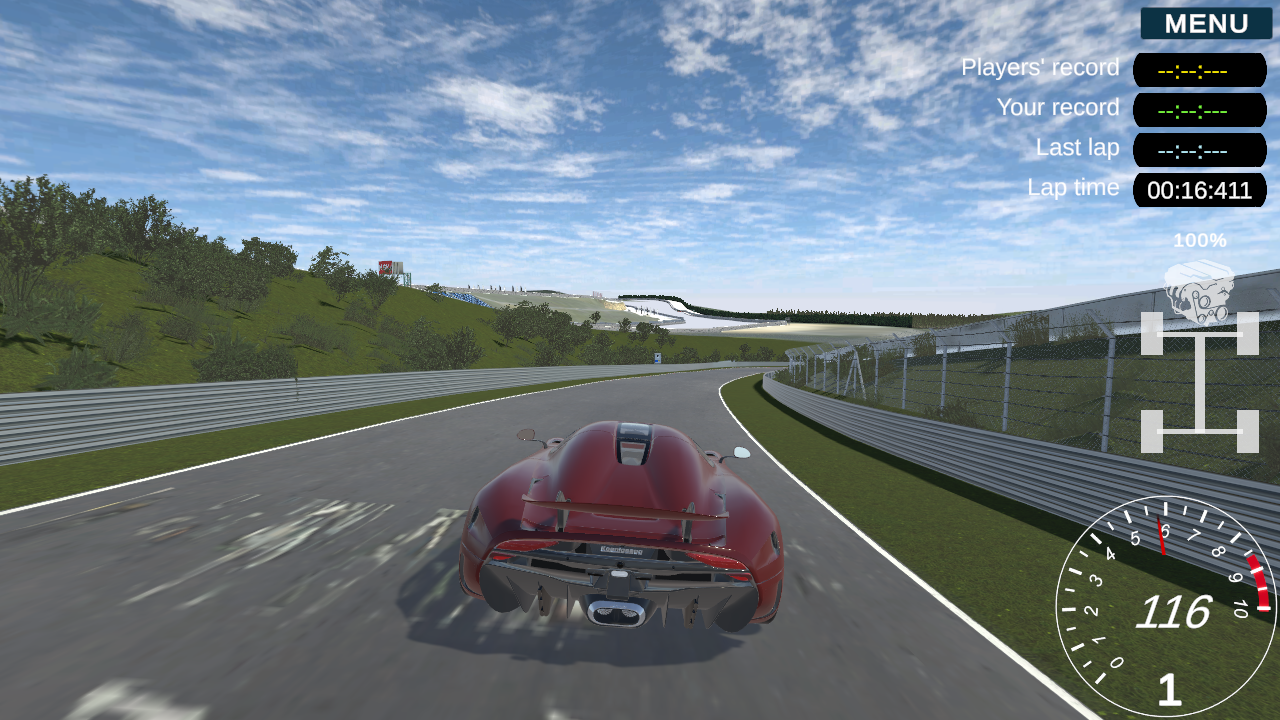1280x720 pixels.
Task: Select the Lap time label
Action: pyautogui.click(x=1072, y=188)
